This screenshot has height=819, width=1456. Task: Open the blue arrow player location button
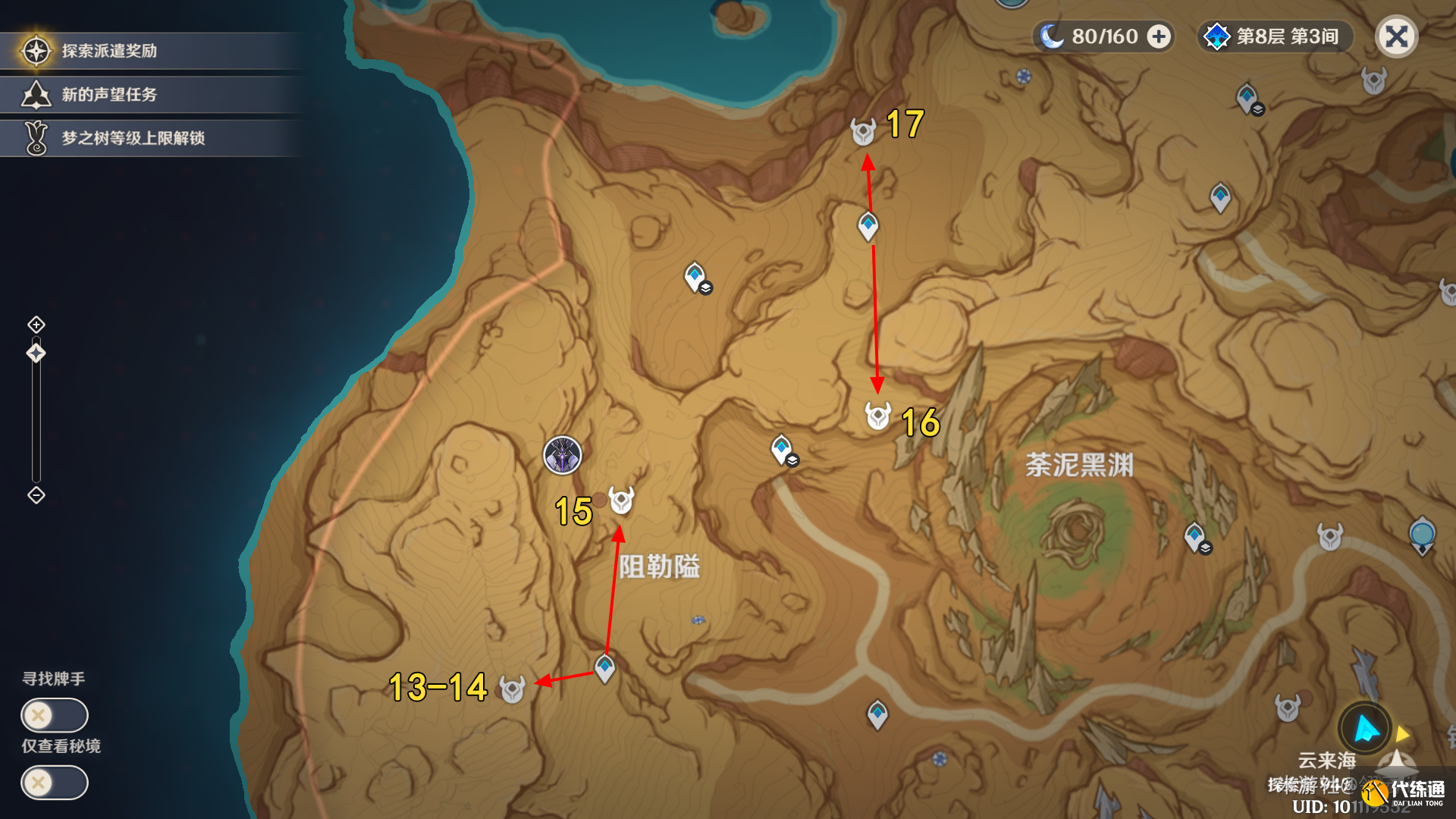(1365, 729)
